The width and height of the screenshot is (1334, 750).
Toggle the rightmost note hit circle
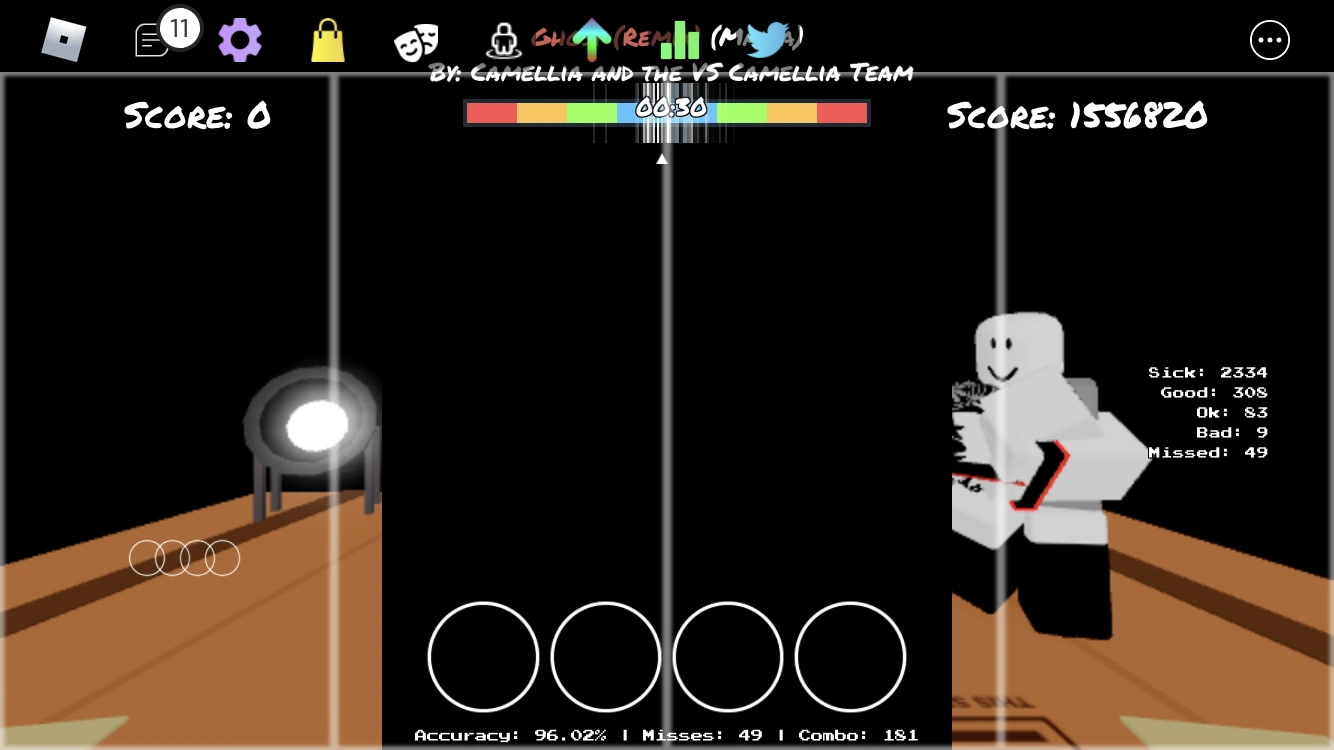click(850, 656)
